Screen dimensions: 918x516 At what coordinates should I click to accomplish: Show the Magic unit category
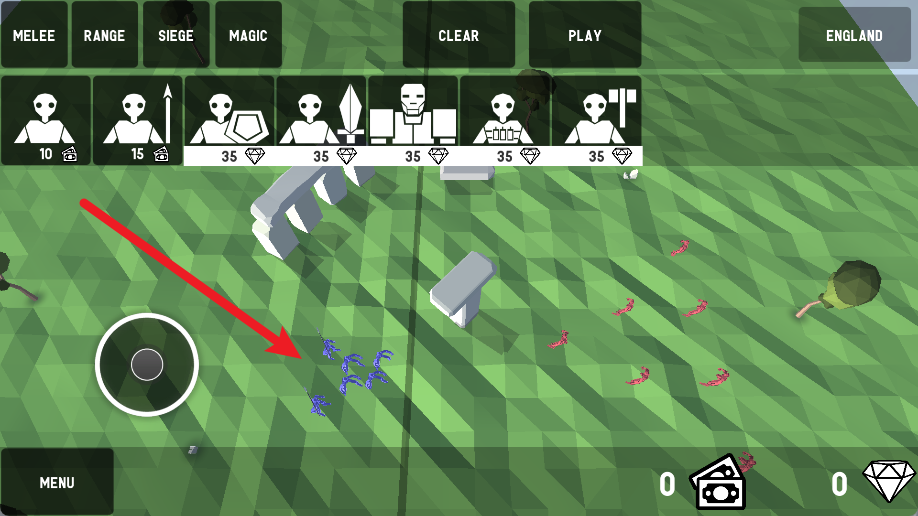pyautogui.click(x=248, y=35)
